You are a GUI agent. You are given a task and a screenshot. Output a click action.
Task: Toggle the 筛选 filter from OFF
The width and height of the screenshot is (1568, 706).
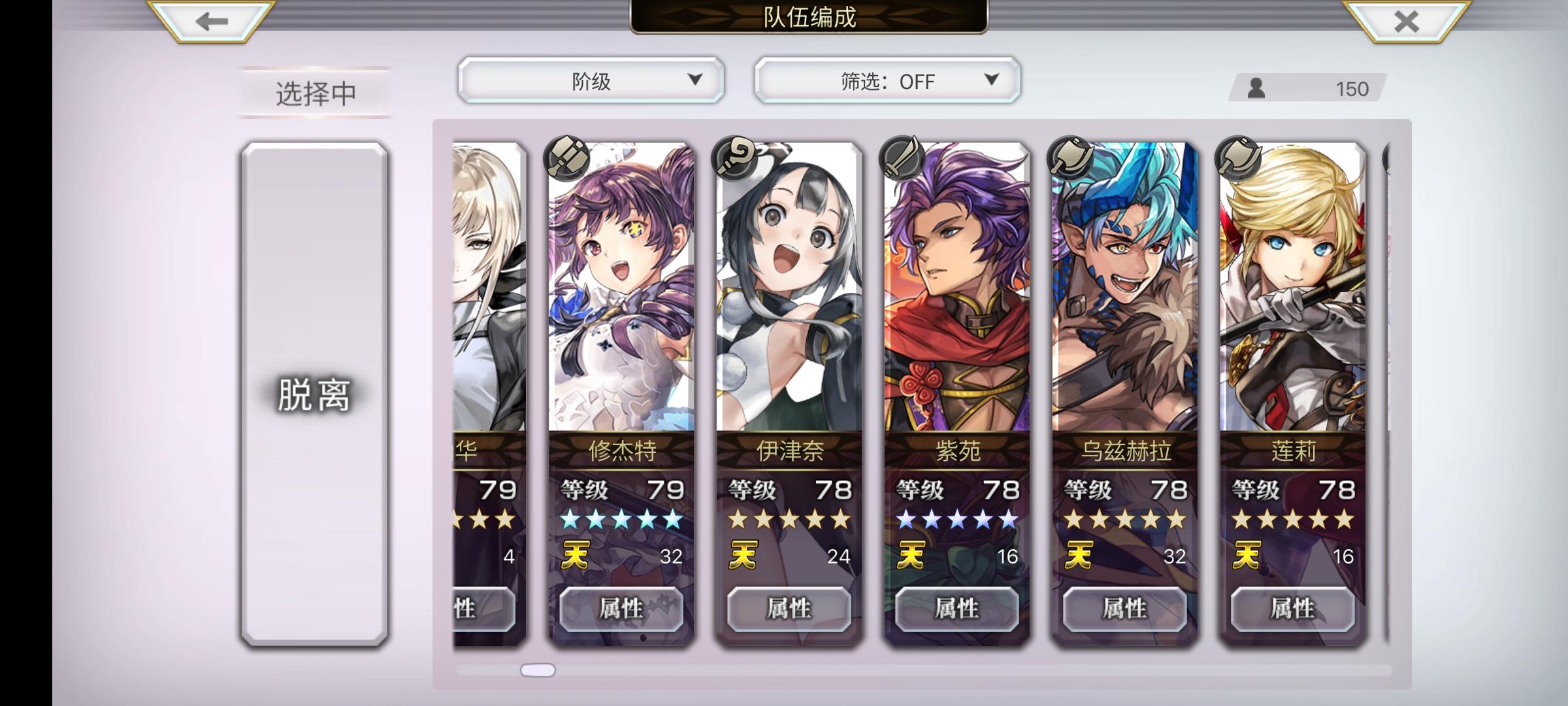tap(885, 80)
